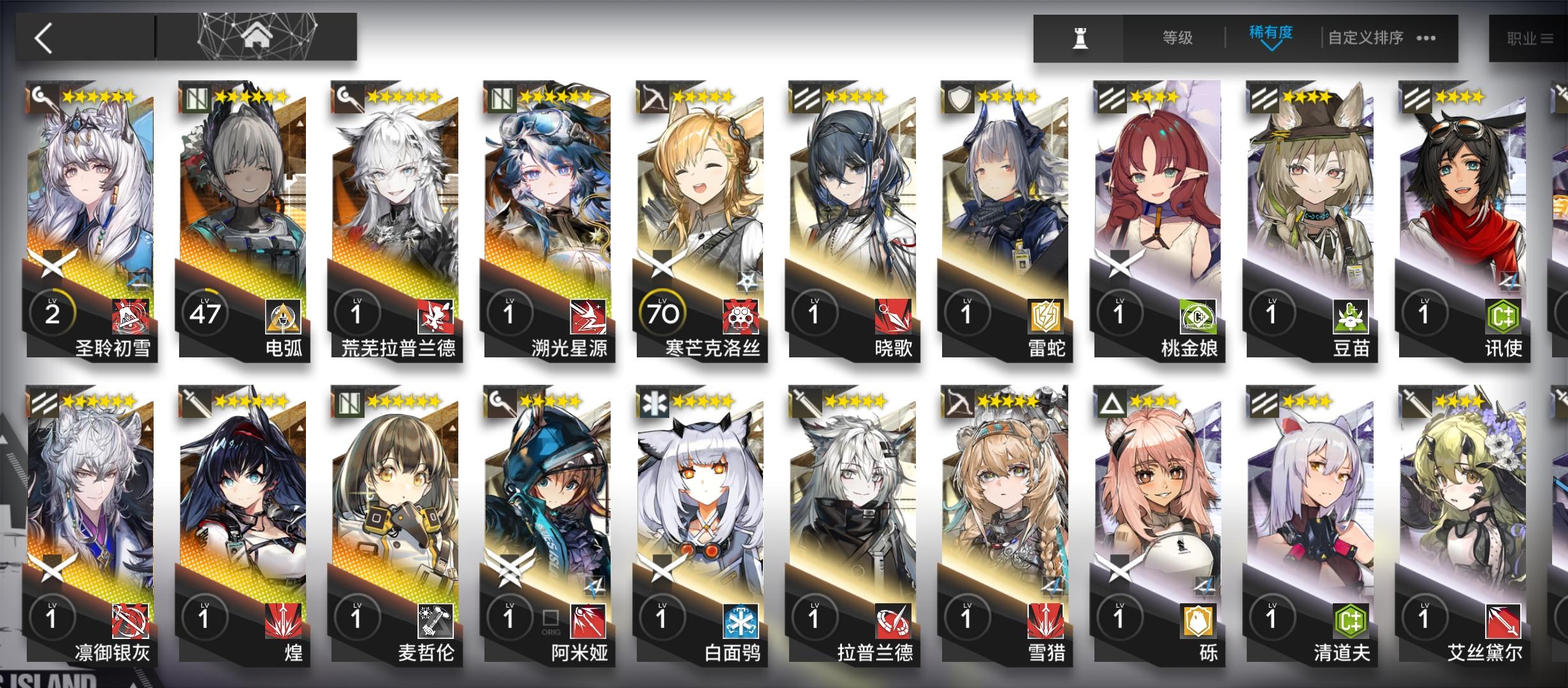Select 稀有度 to sort by rarity

(x=1270, y=32)
